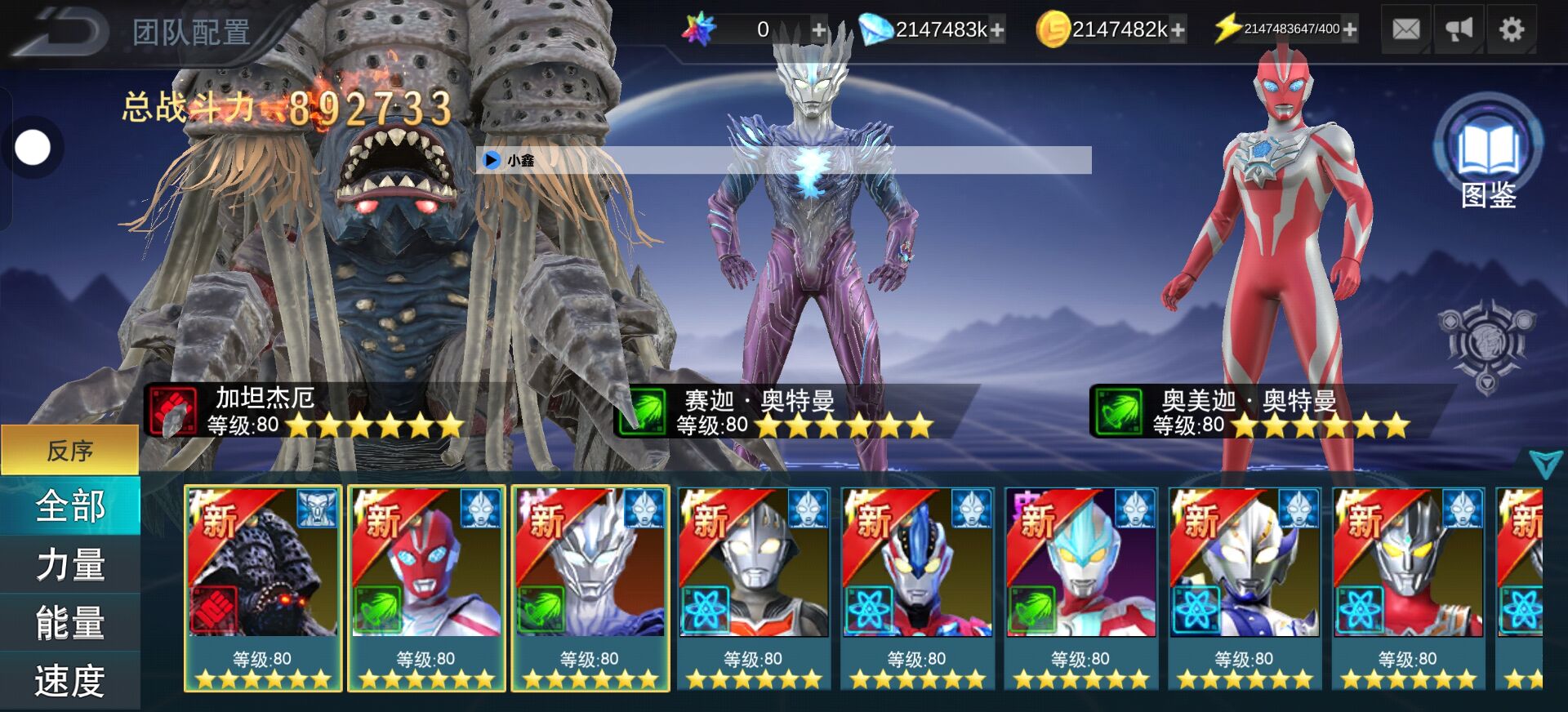Select the dark monster 加坦杰厄 card
This screenshot has width=1568, height=712.
coord(263,588)
